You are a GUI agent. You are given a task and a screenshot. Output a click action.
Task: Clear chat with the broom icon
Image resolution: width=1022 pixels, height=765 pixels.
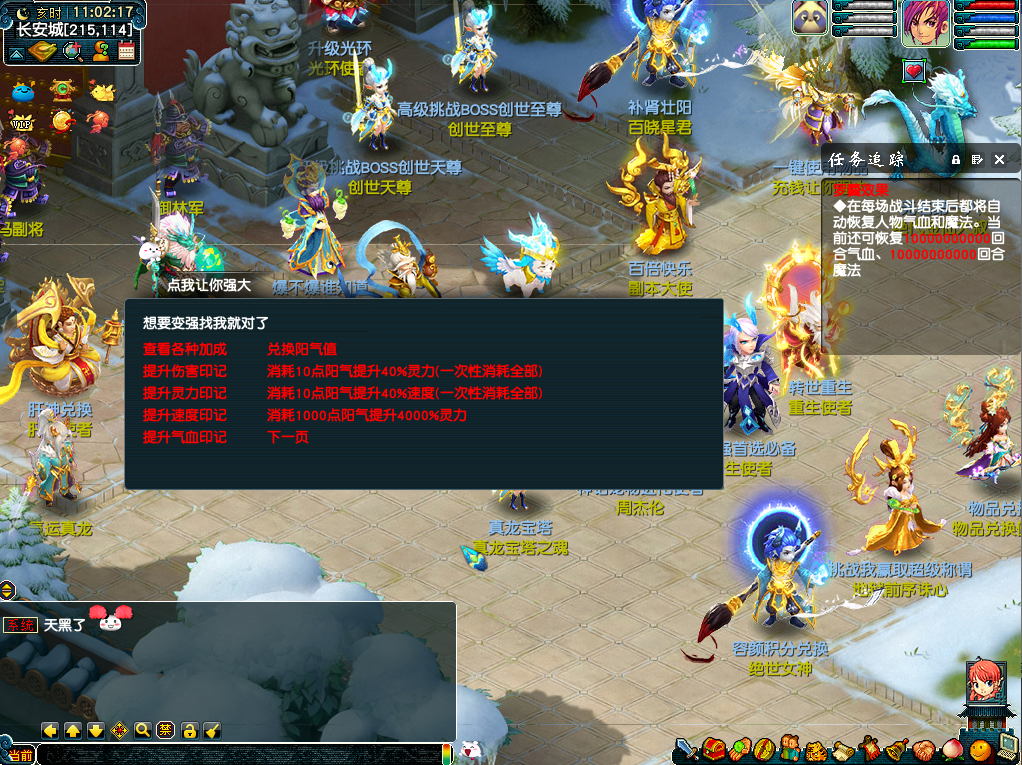[x=211, y=730]
